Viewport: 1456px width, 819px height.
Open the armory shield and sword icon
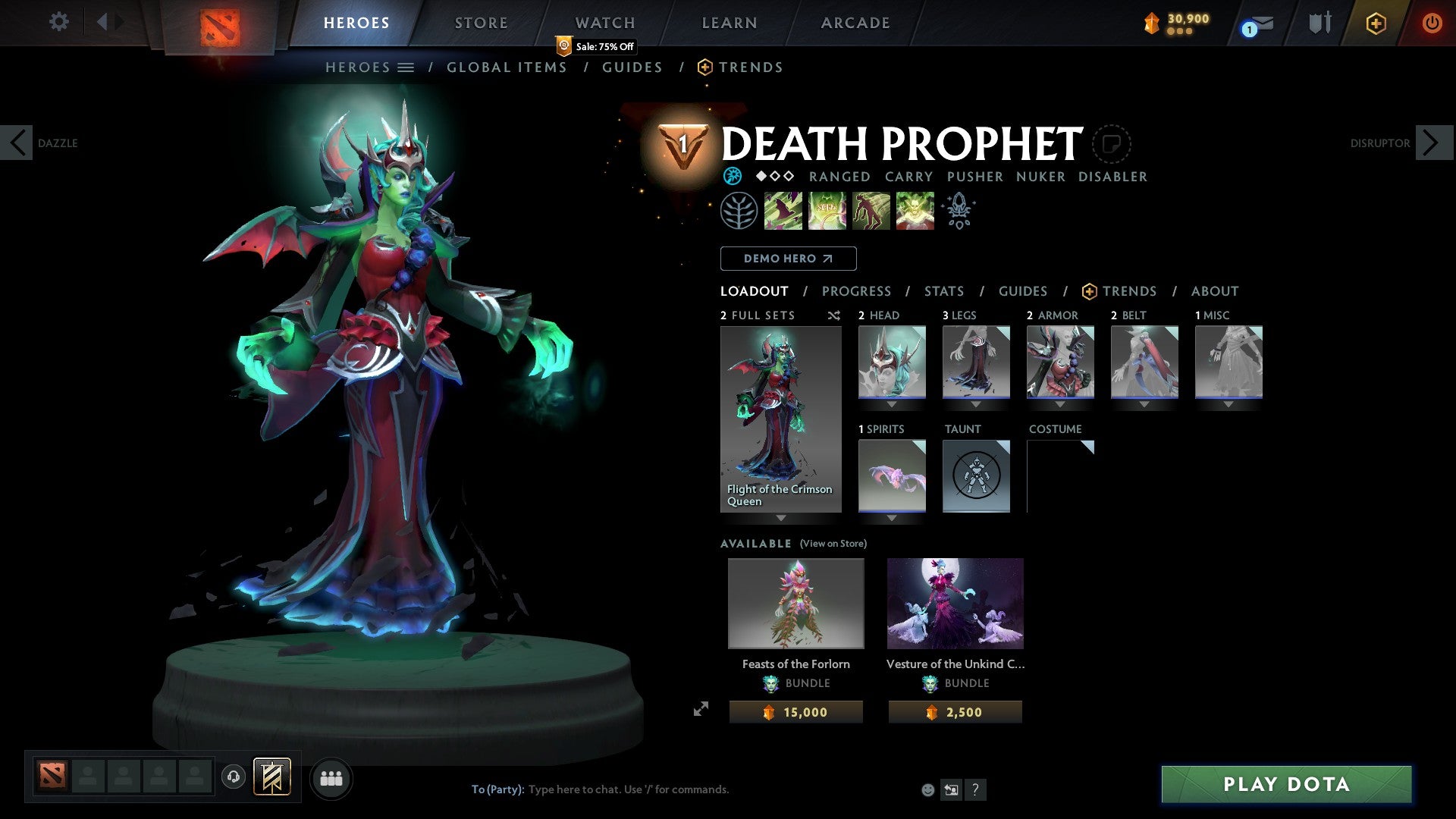click(x=1318, y=22)
